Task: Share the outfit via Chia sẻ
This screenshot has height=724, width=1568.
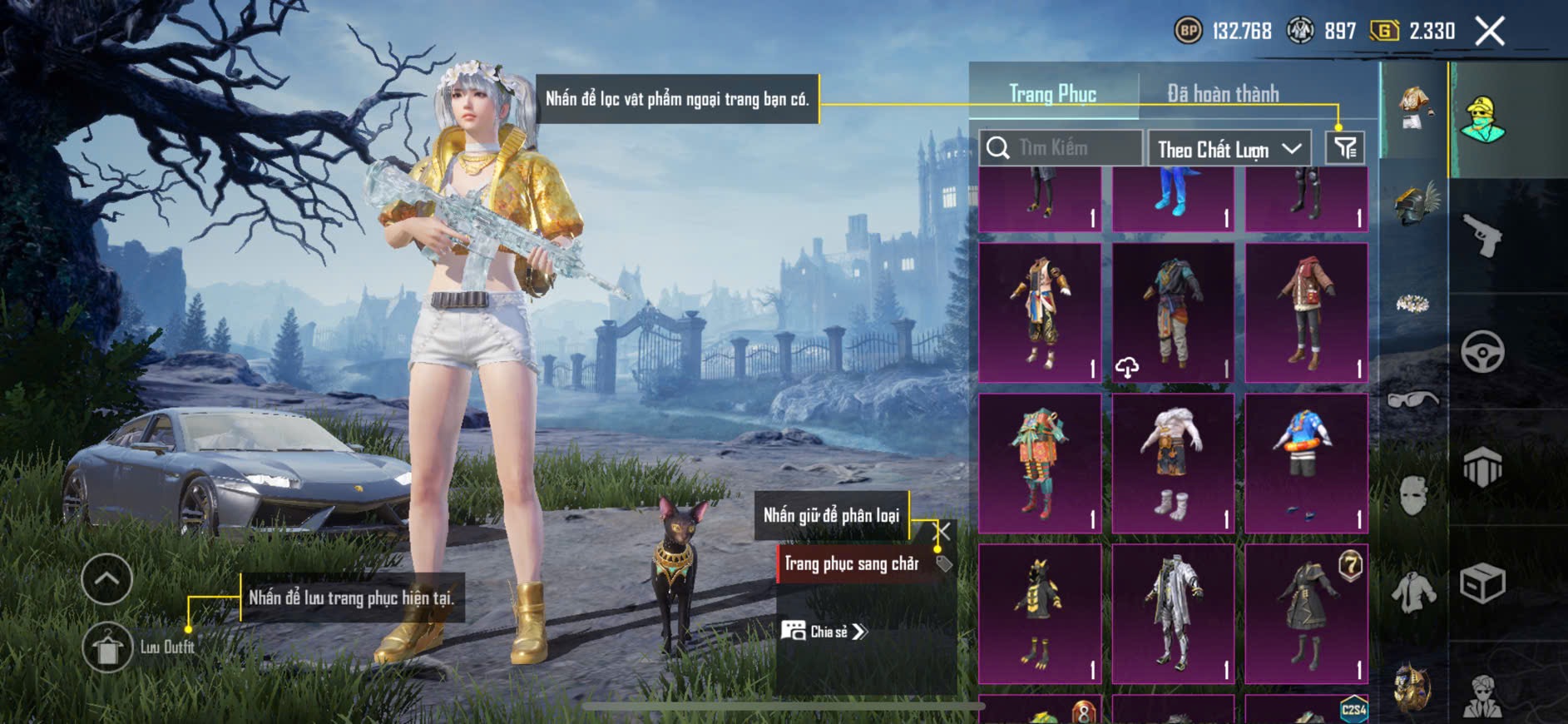Action: point(824,632)
